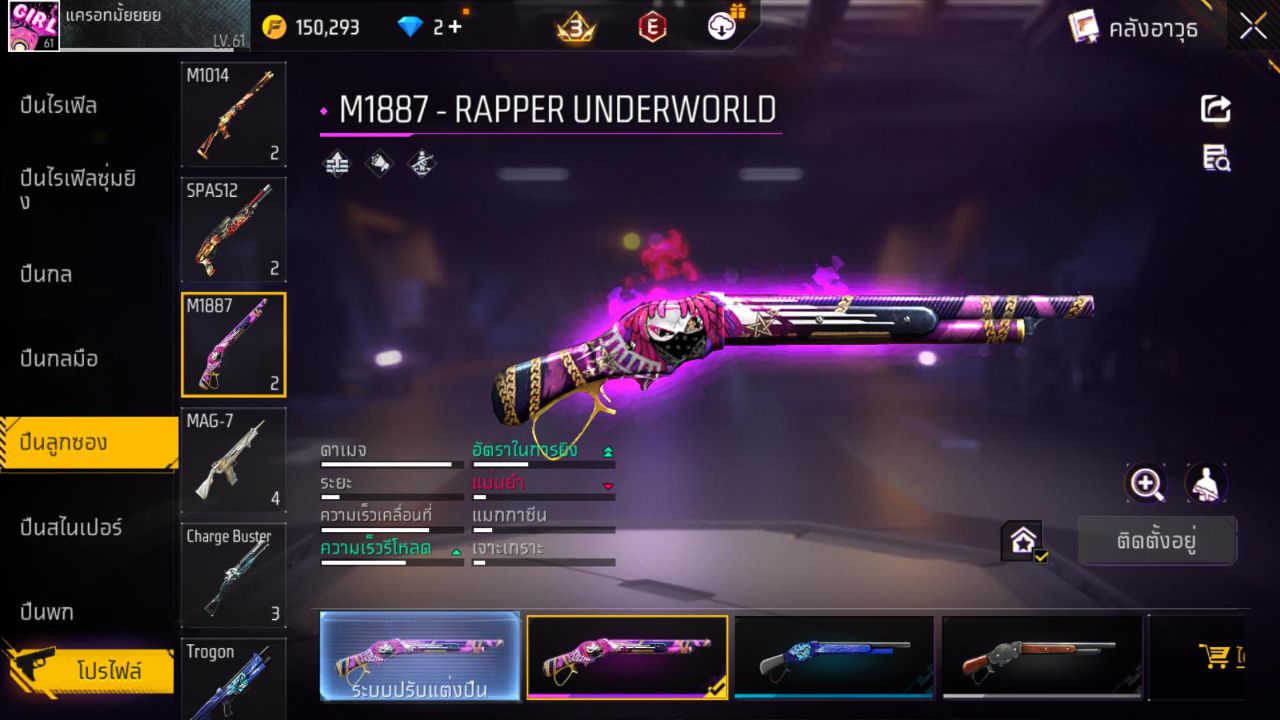Click the shopping cart icon at bottom right
Viewport: 1280px width, 720px height.
pyautogui.click(x=1215, y=655)
